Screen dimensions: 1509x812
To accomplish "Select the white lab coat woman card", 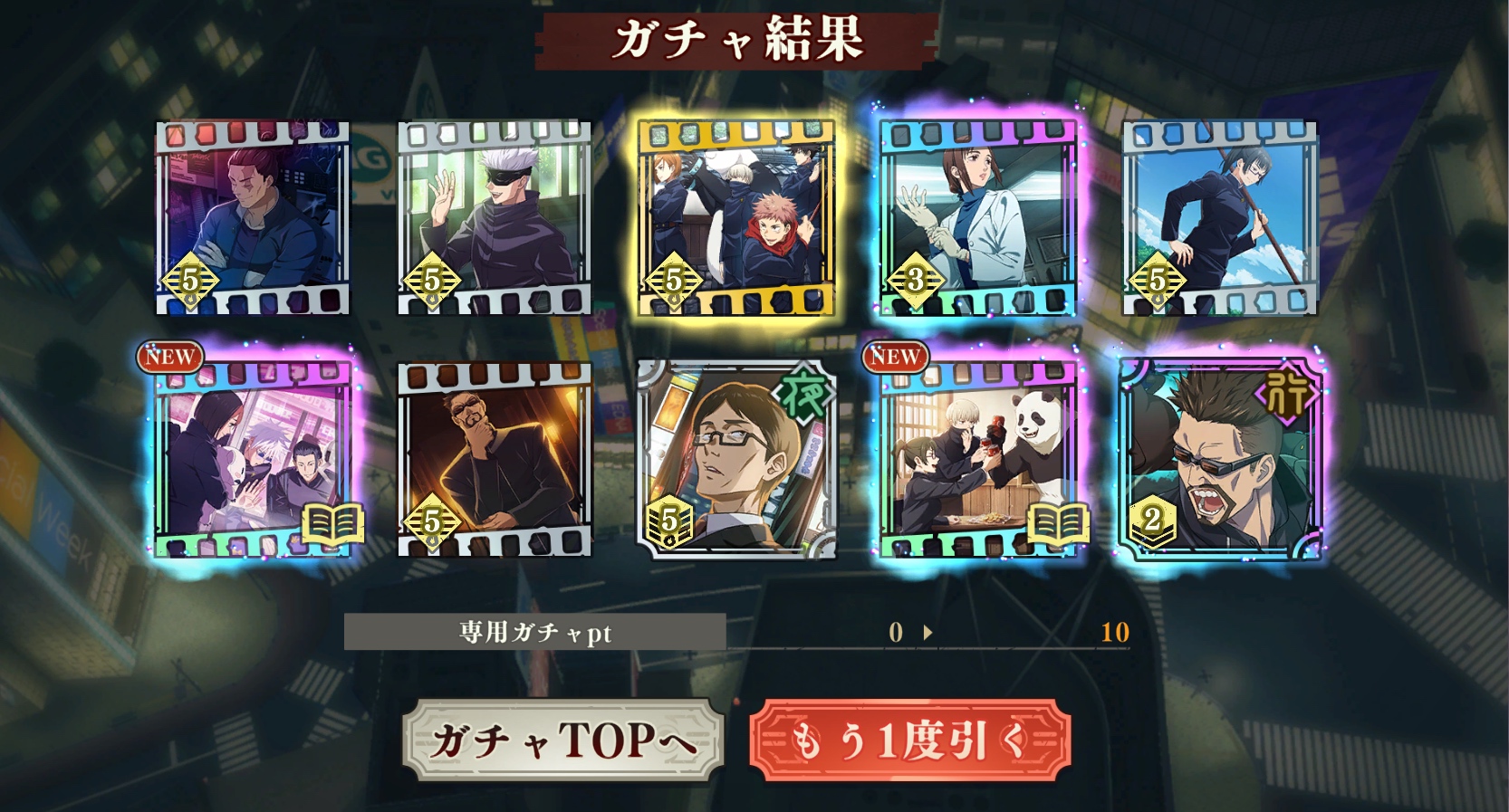I will click(978, 218).
